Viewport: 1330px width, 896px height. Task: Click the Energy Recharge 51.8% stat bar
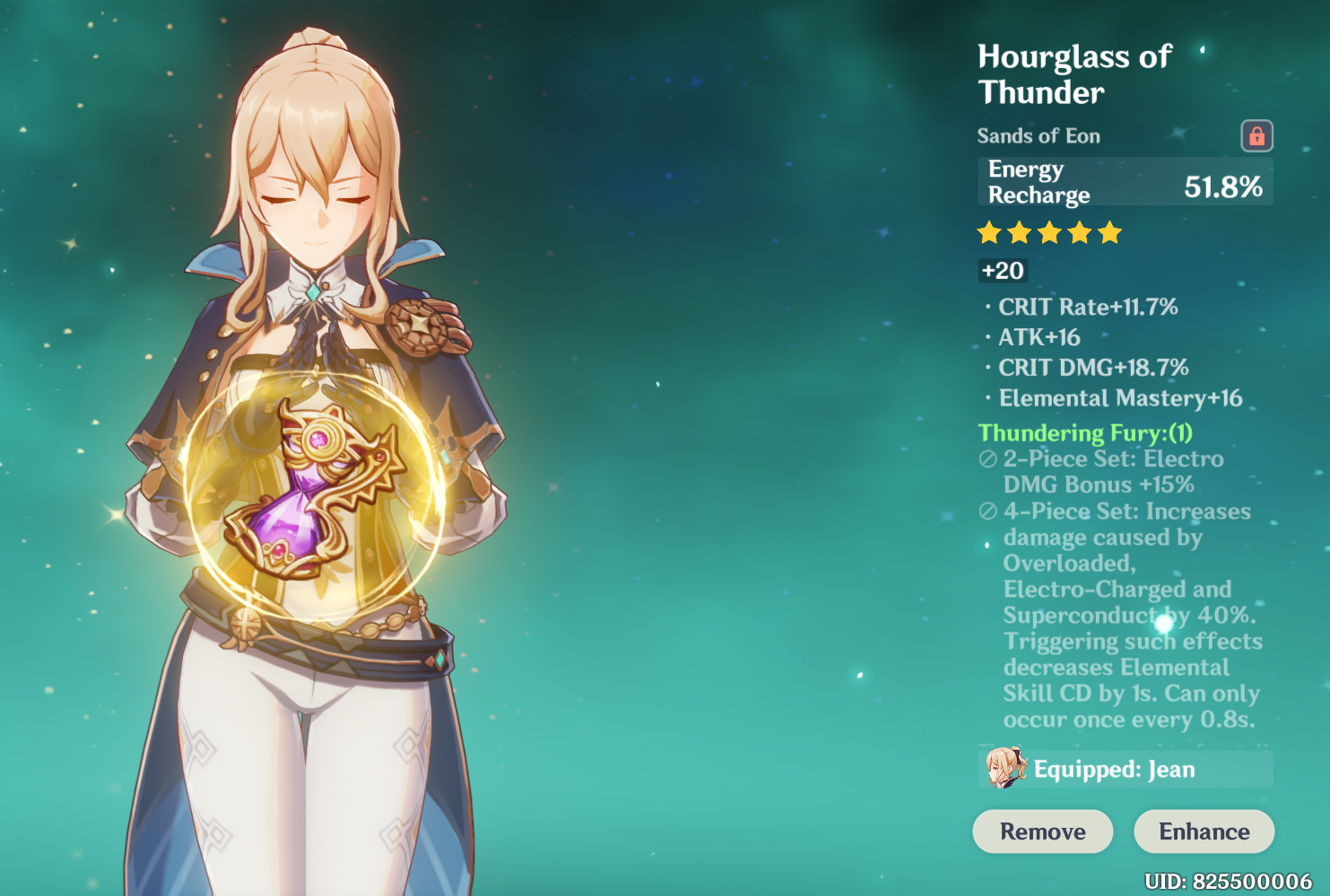(x=1125, y=181)
